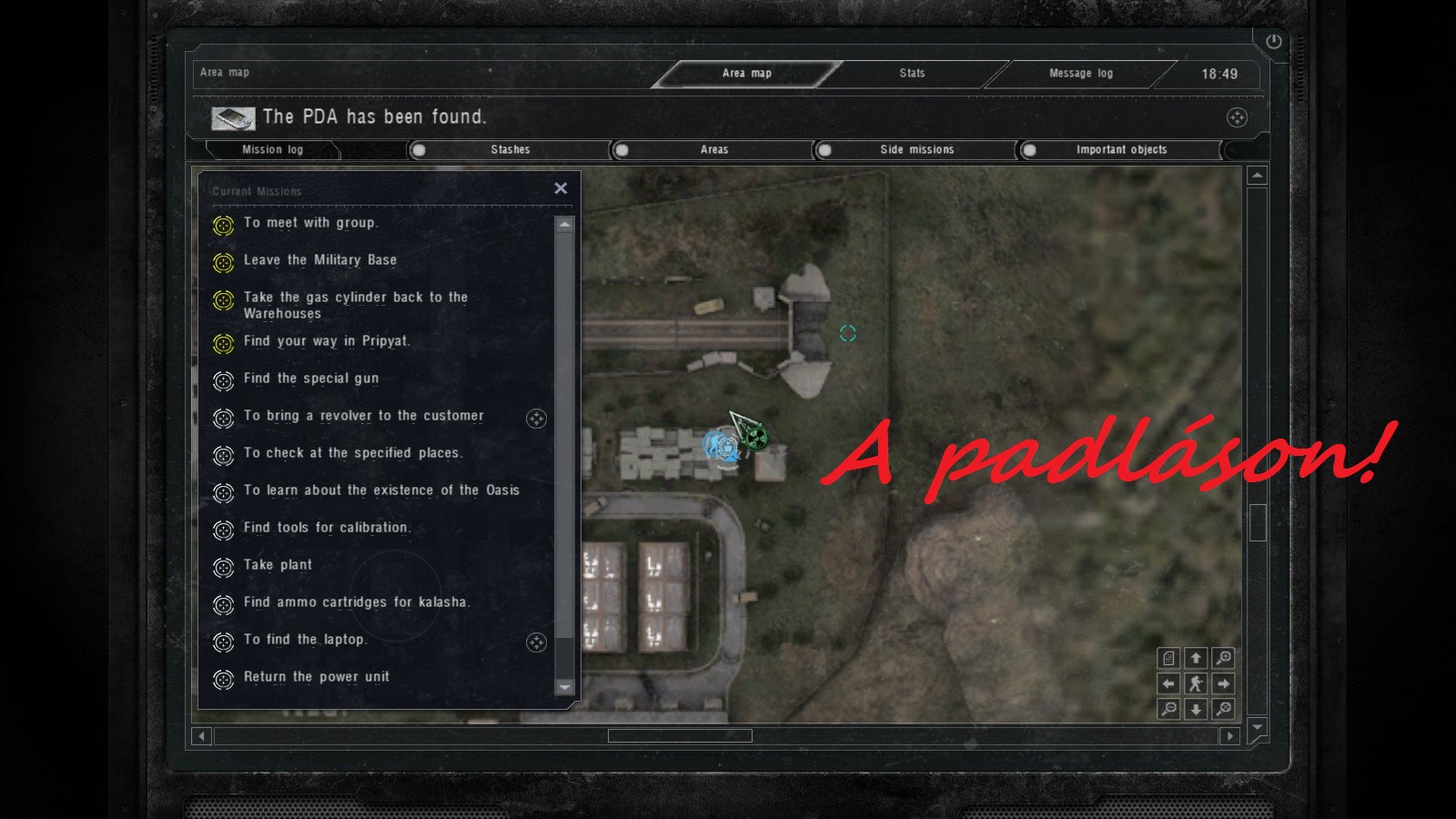Show map target for revolver mission
1456x819 pixels.
pos(536,418)
